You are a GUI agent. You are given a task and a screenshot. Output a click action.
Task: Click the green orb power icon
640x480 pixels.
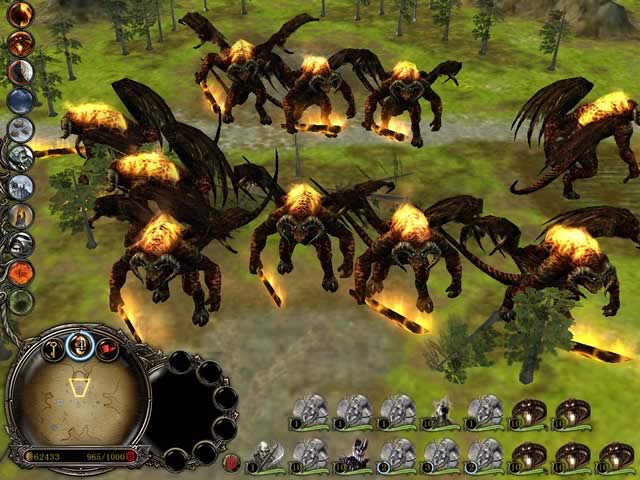point(21,300)
